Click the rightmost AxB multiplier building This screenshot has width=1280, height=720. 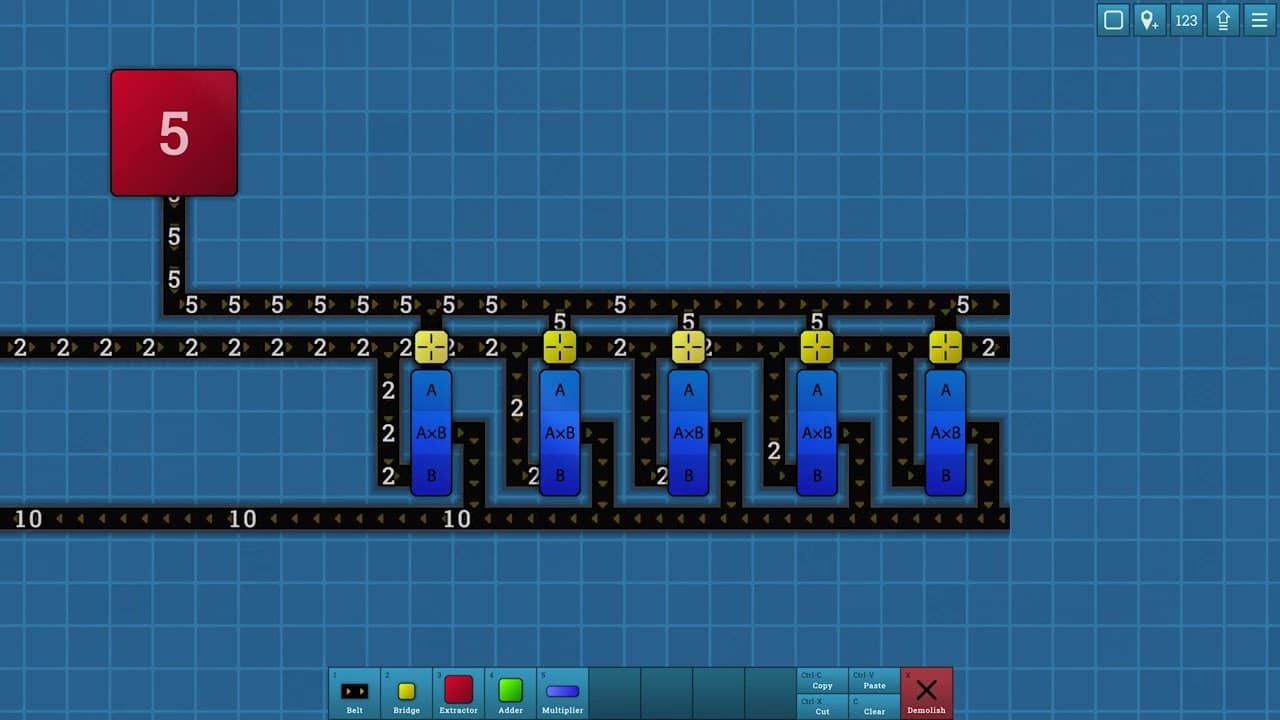coord(945,432)
